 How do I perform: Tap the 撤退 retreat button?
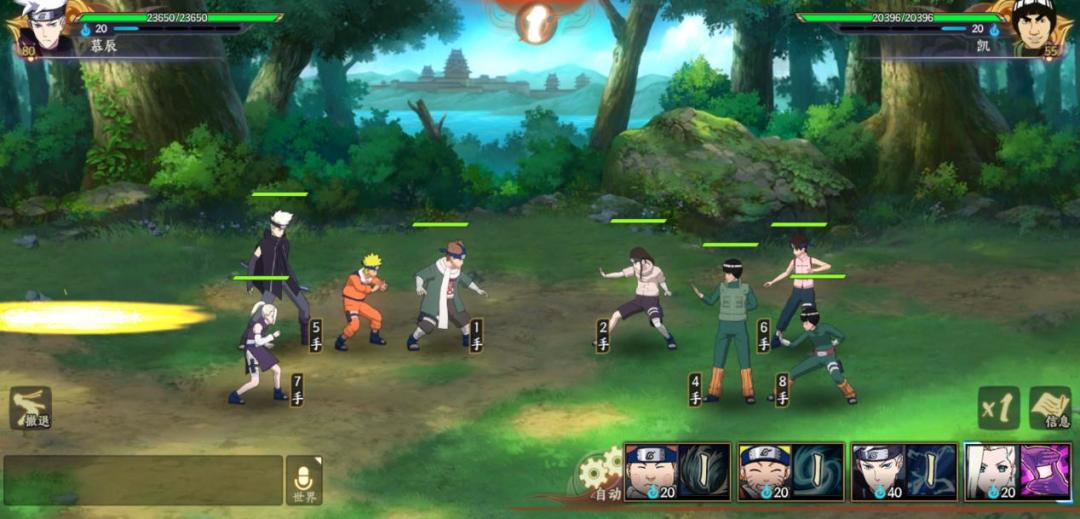[30, 408]
